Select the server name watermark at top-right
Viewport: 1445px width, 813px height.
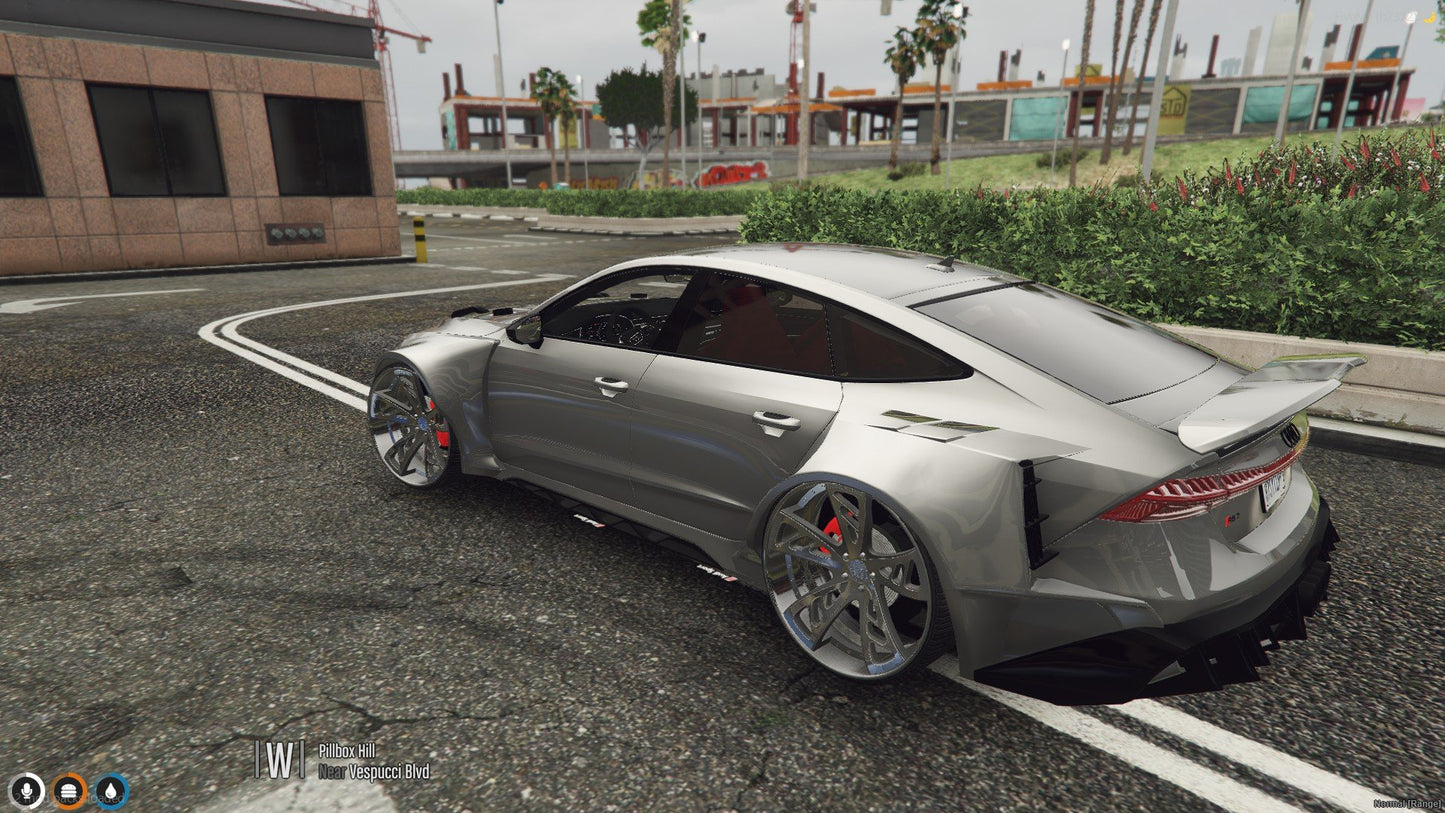point(1390,15)
